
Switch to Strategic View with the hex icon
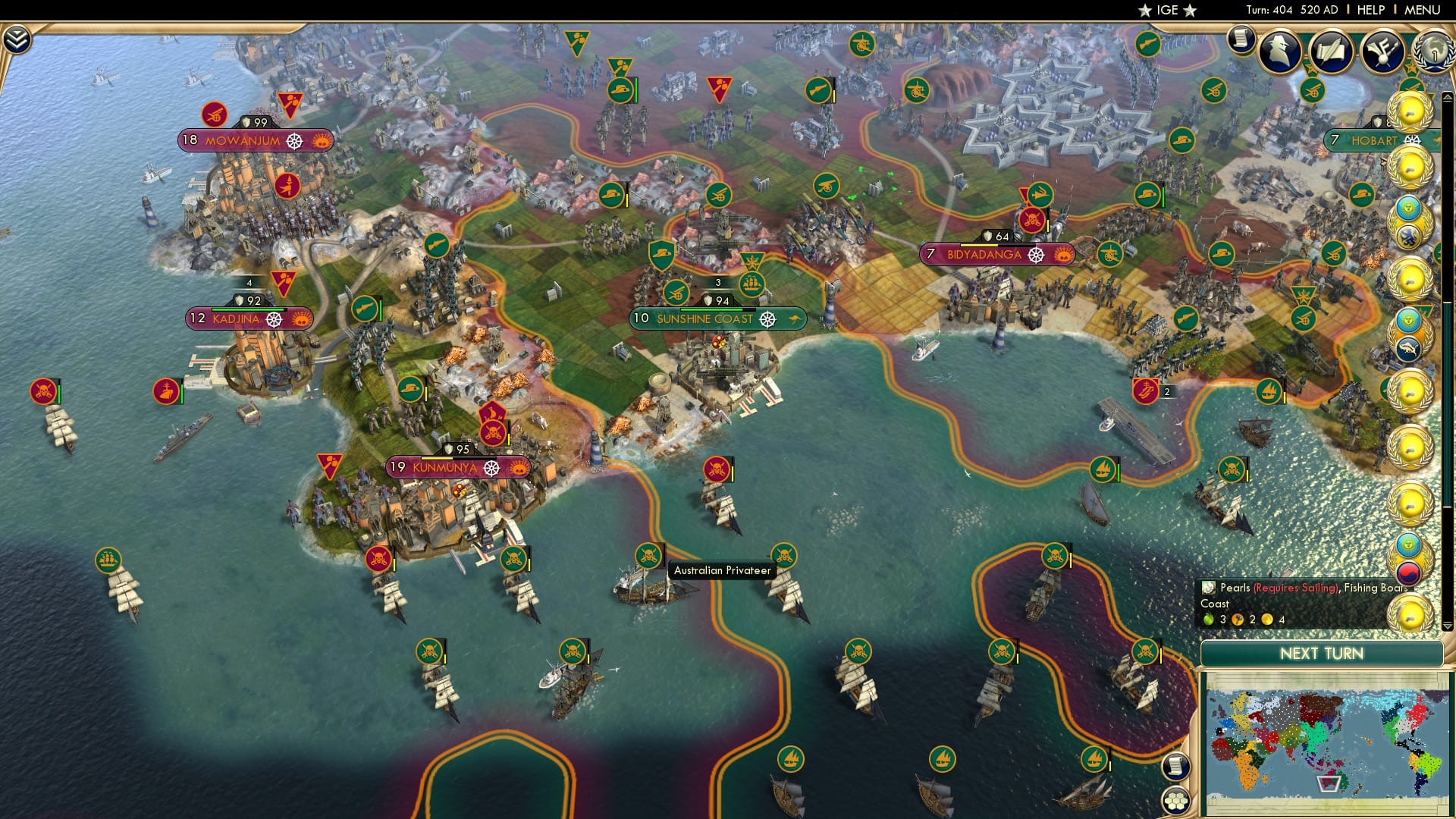[x=1176, y=802]
